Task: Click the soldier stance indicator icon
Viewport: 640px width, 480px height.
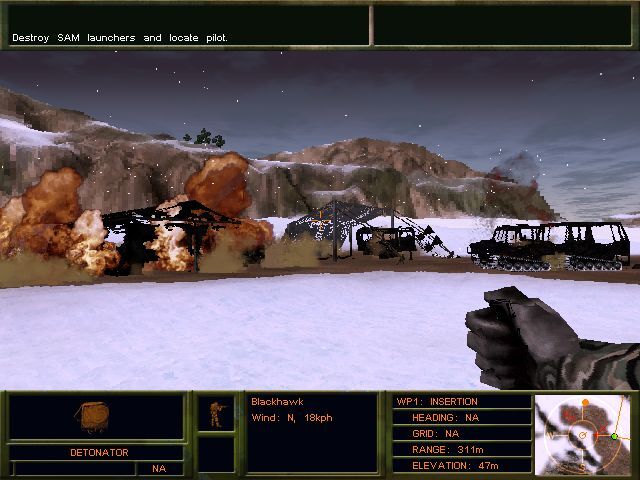Action: coord(215,413)
